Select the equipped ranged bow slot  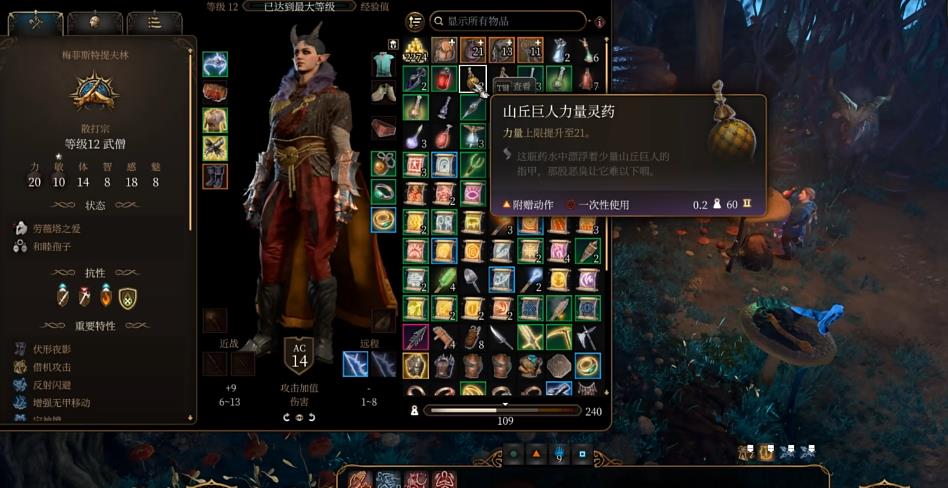[x=356, y=364]
